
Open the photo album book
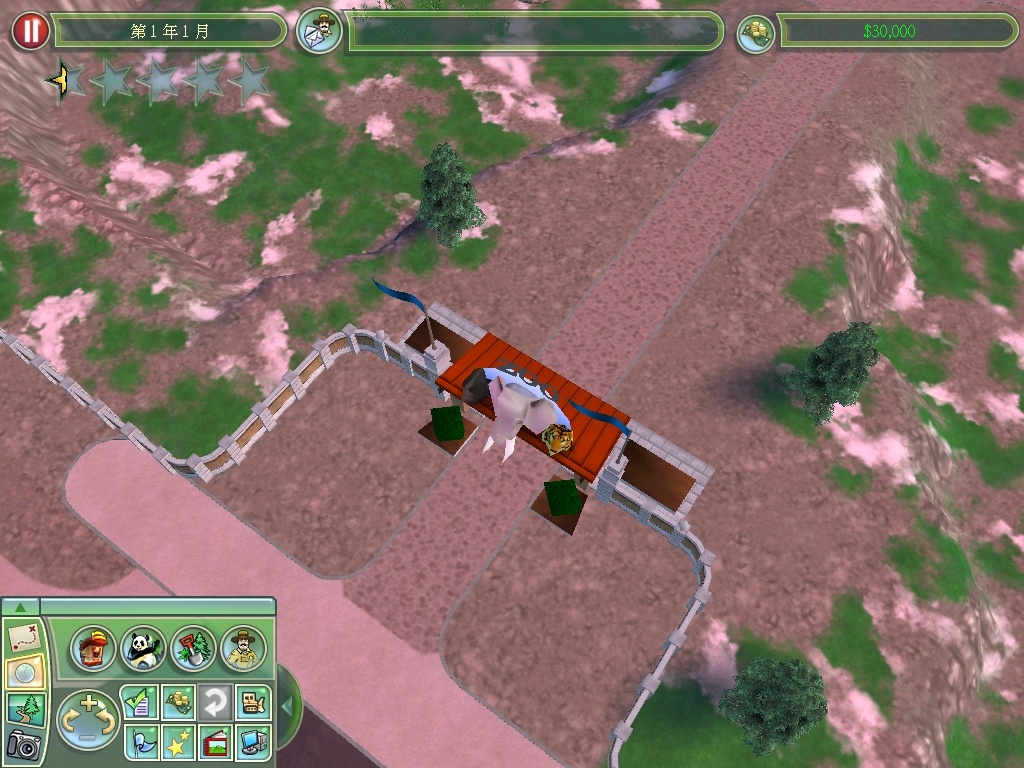point(214,742)
